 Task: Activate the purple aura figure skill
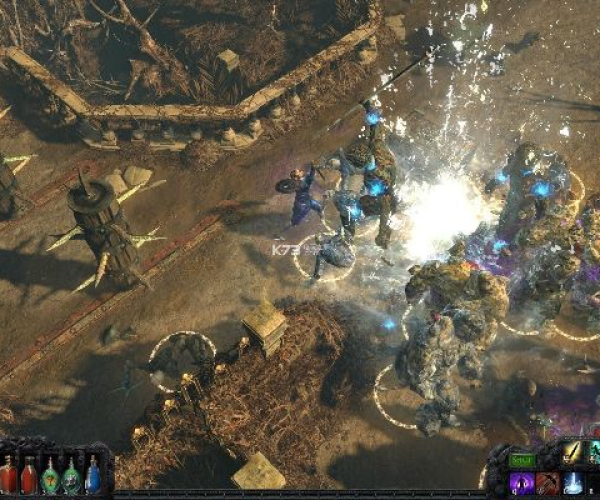coord(522,484)
